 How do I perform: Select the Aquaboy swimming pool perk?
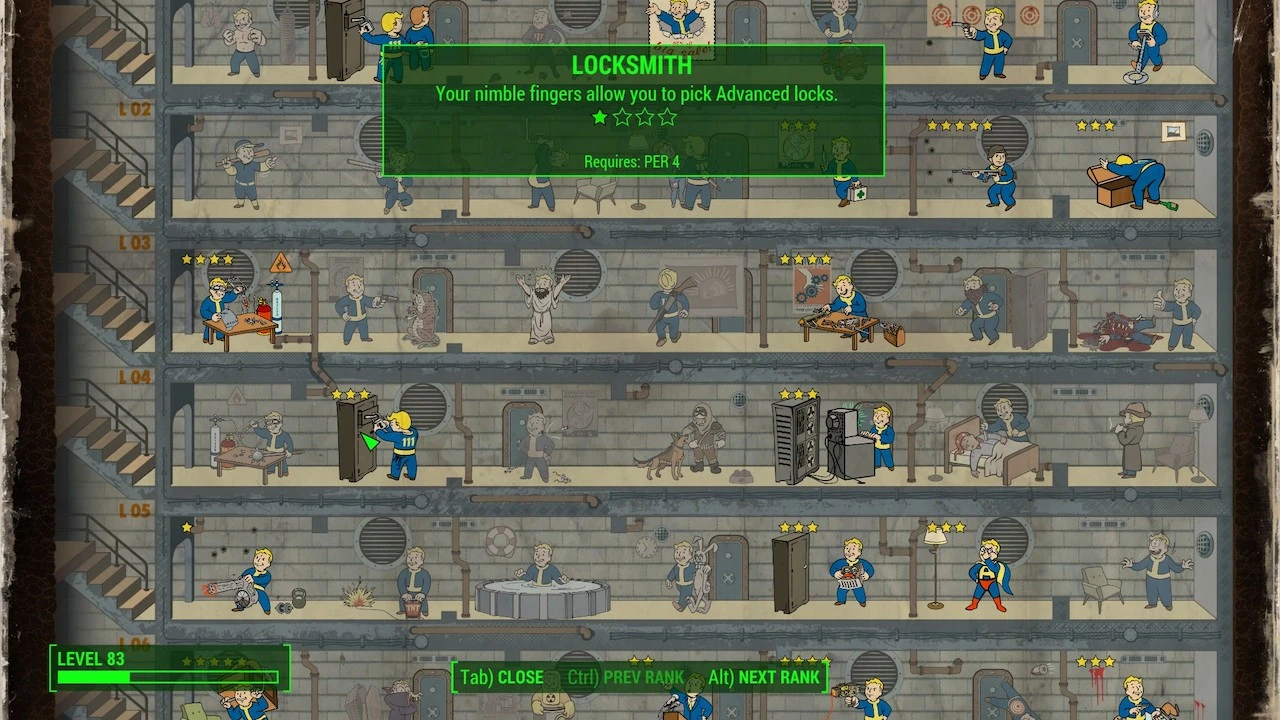tap(545, 580)
